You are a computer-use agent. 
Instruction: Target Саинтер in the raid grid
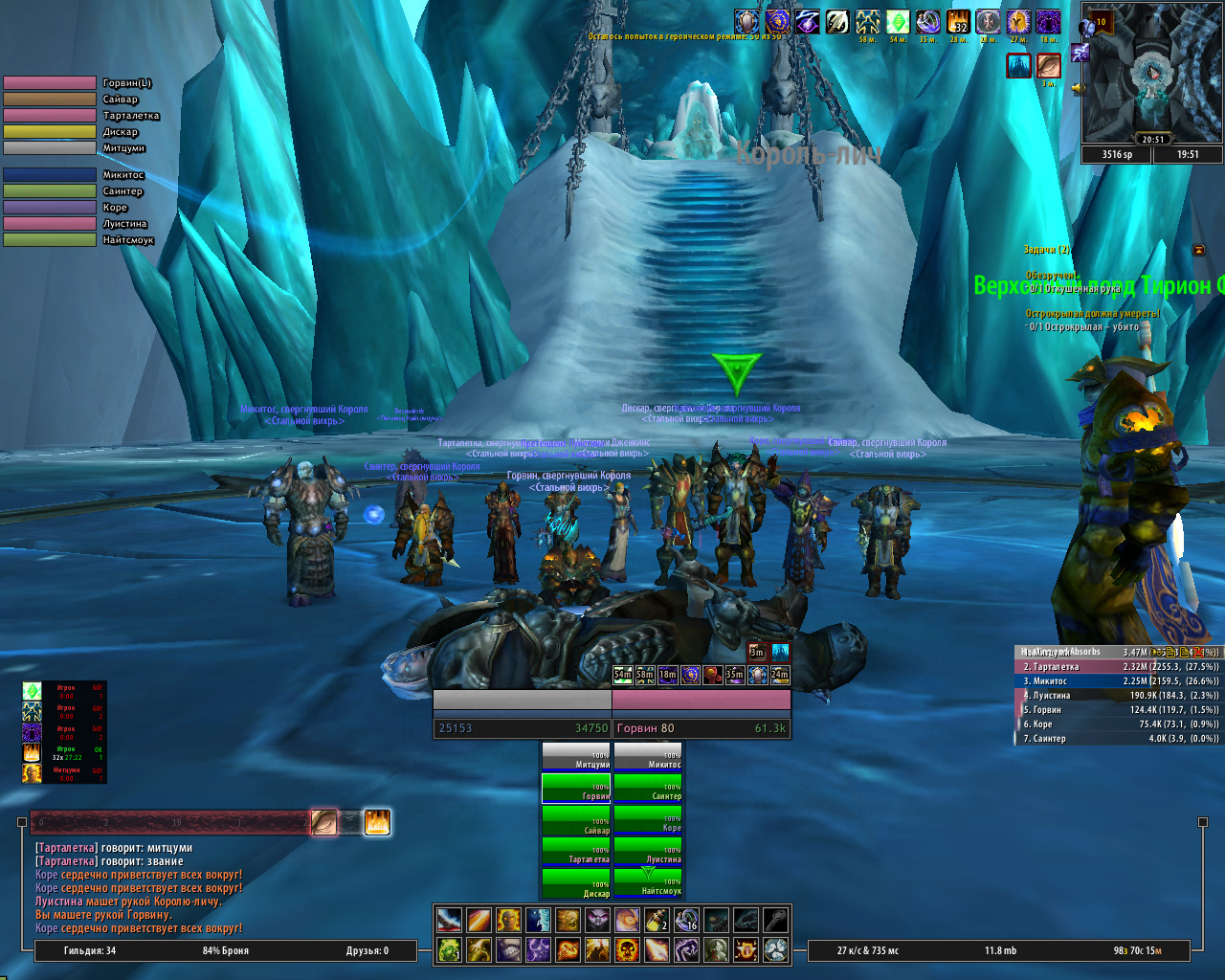(648, 788)
